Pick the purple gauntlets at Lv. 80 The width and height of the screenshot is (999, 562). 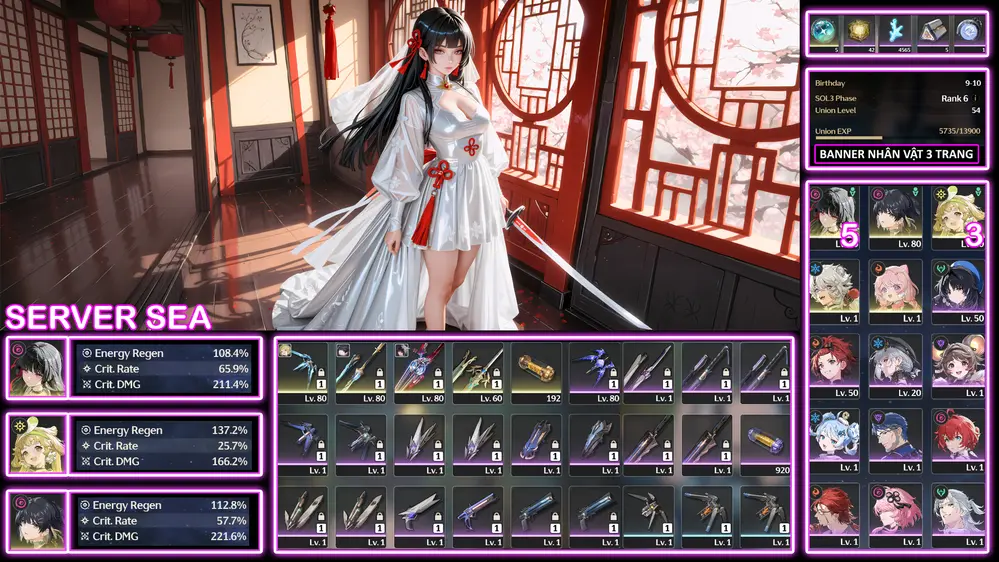[x=596, y=370]
